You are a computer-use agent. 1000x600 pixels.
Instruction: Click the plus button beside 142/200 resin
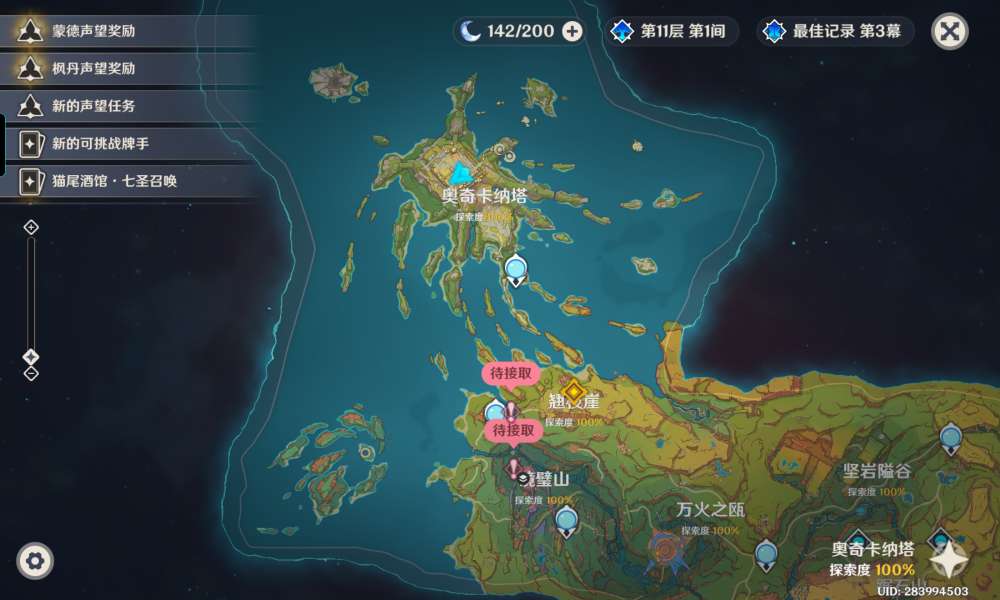tap(573, 31)
